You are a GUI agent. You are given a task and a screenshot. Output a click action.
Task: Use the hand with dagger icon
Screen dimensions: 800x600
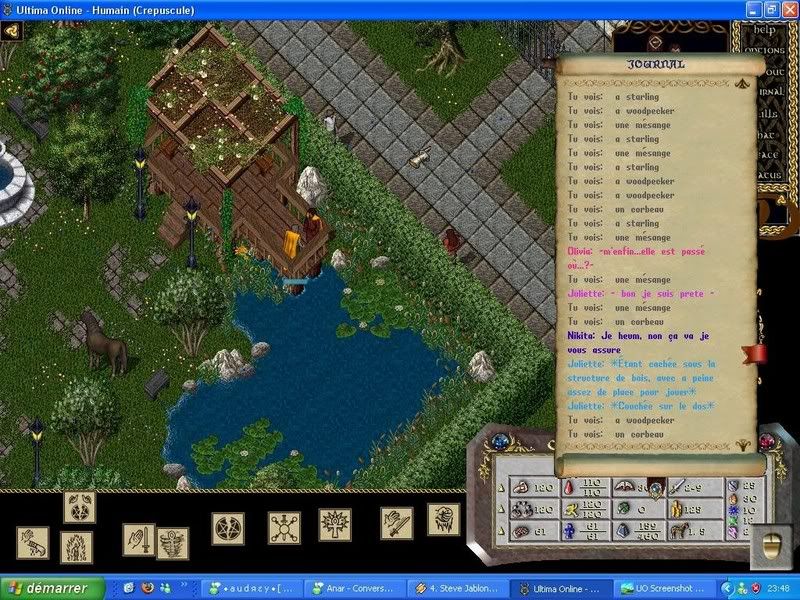[x=396, y=523]
